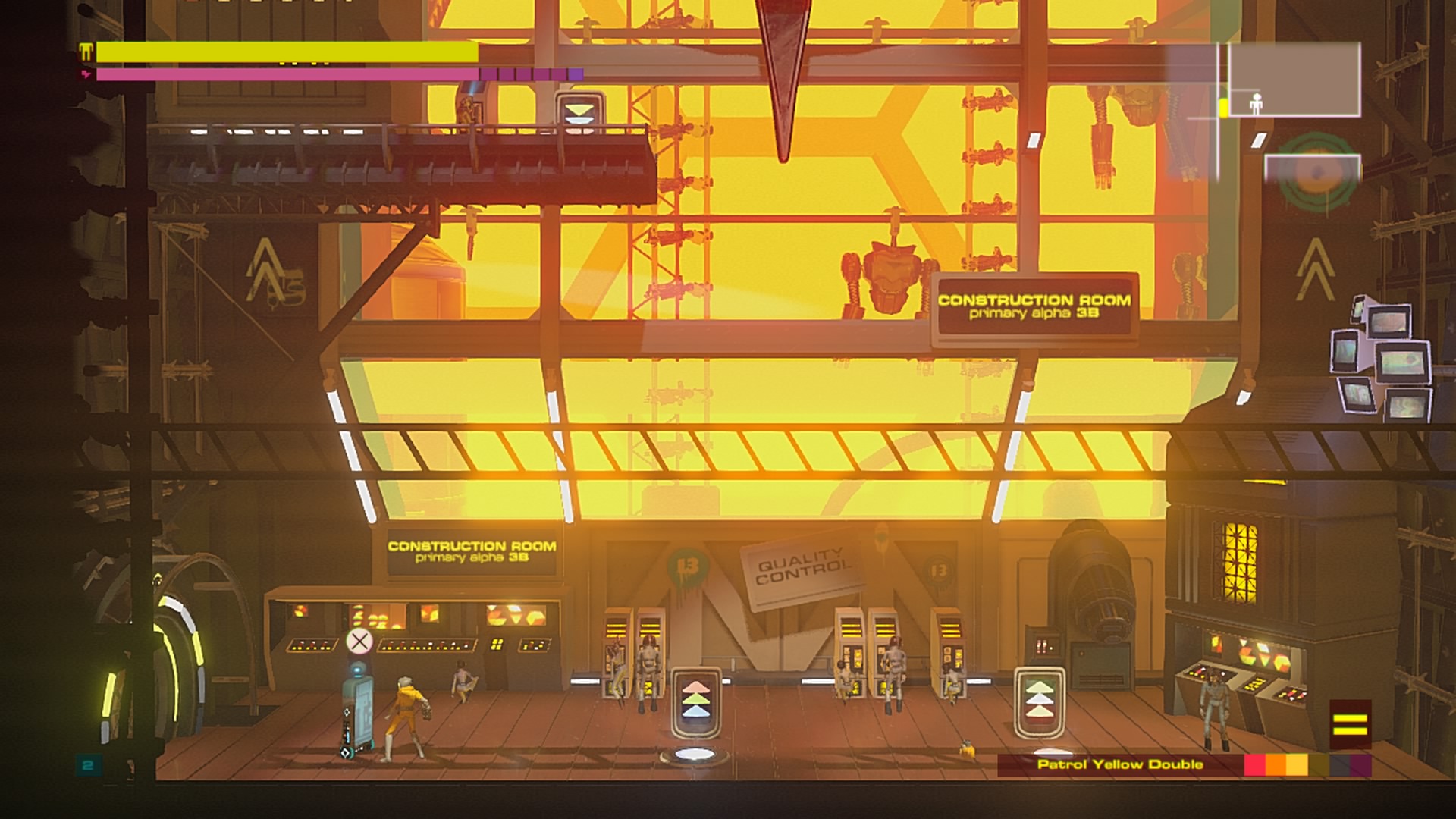The image size is (1456, 819).
Task: Click the diamond emblem on the teal service robot
Action: click(x=347, y=713)
